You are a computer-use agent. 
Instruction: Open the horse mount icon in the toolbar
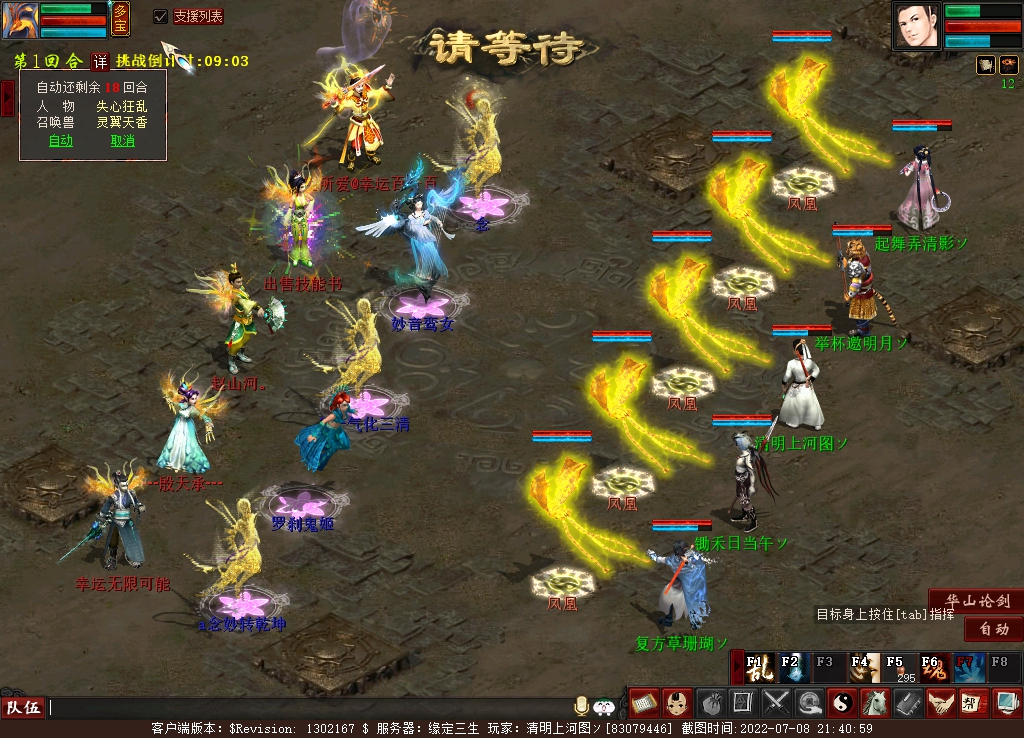point(875,703)
